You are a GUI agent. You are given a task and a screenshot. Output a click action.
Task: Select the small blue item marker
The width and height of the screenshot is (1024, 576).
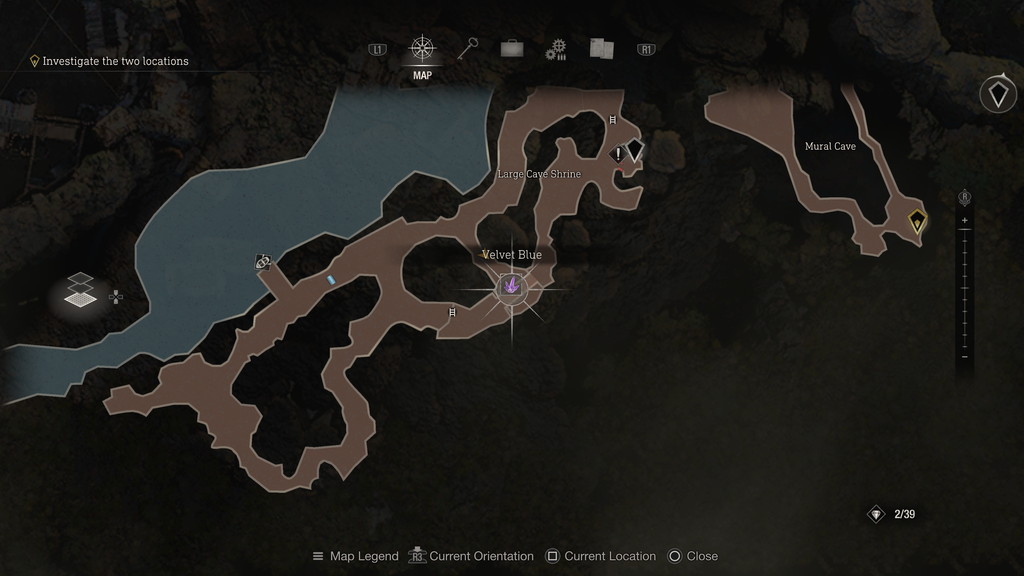pyautogui.click(x=331, y=281)
